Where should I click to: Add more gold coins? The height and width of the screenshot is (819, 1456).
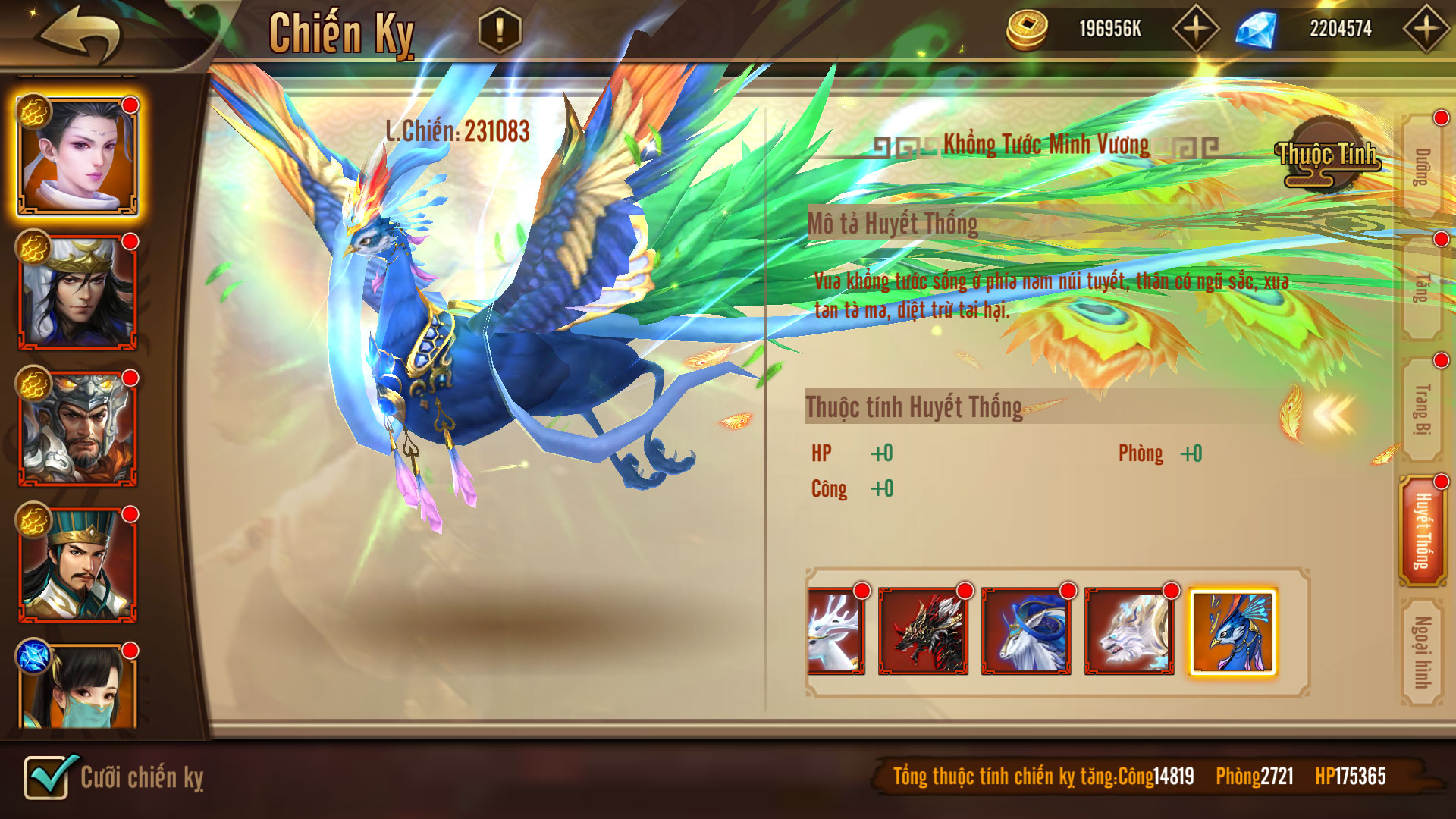pyautogui.click(x=1195, y=29)
